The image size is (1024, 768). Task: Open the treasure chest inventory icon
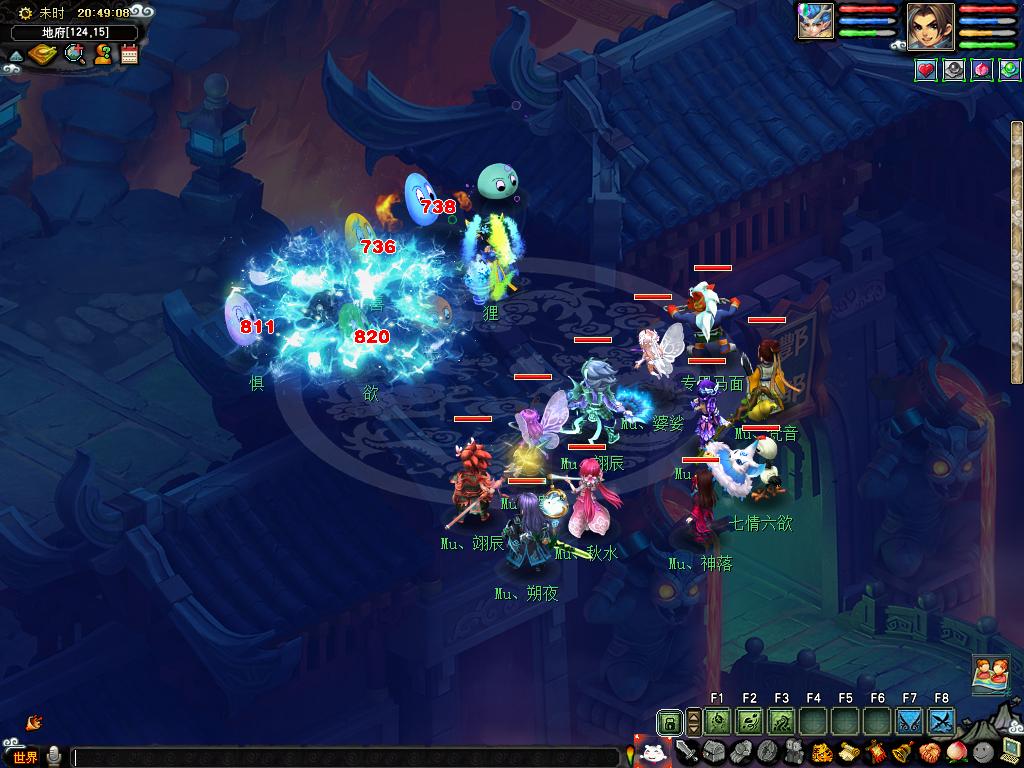pyautogui.click(x=712, y=752)
